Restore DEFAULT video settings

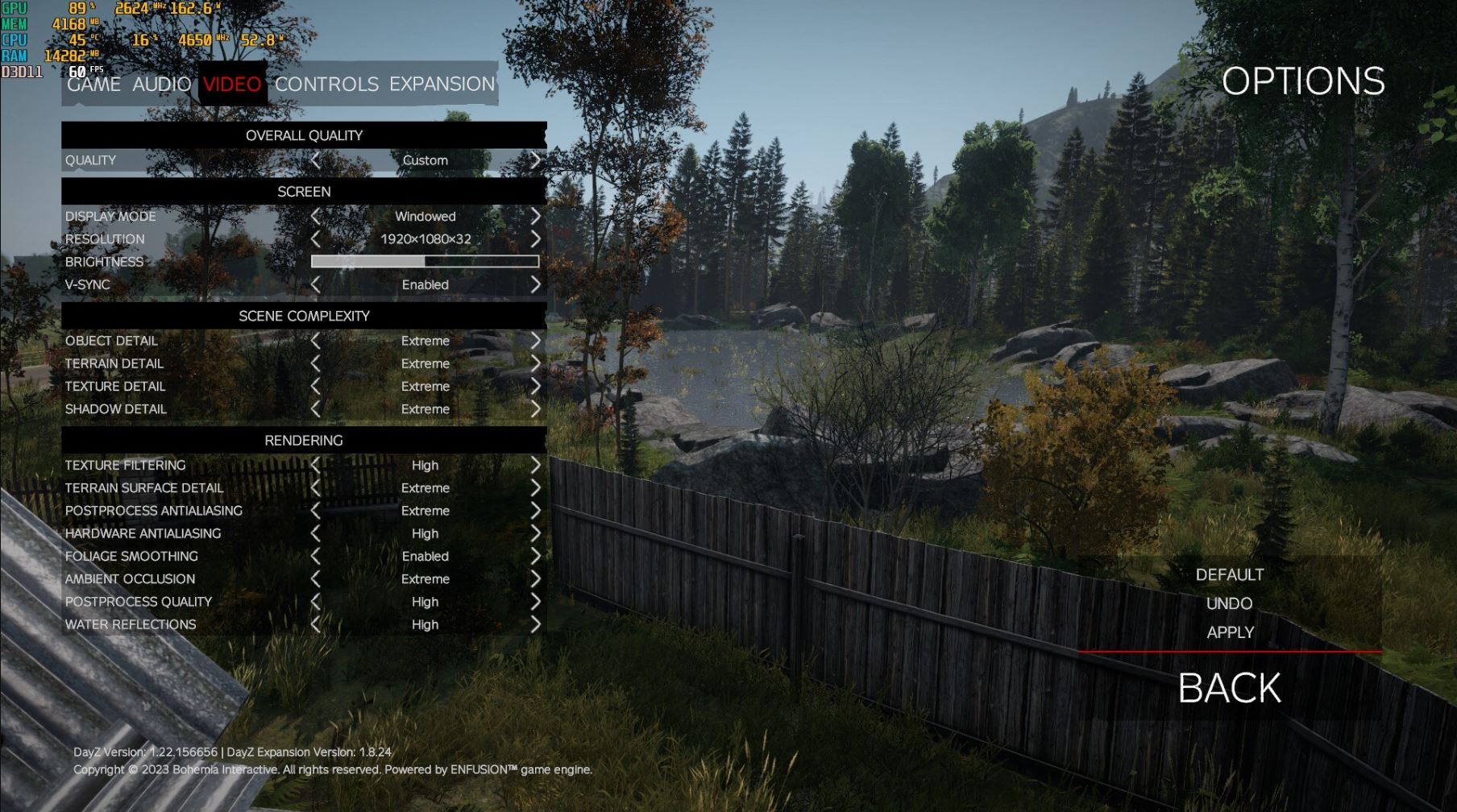[1229, 574]
